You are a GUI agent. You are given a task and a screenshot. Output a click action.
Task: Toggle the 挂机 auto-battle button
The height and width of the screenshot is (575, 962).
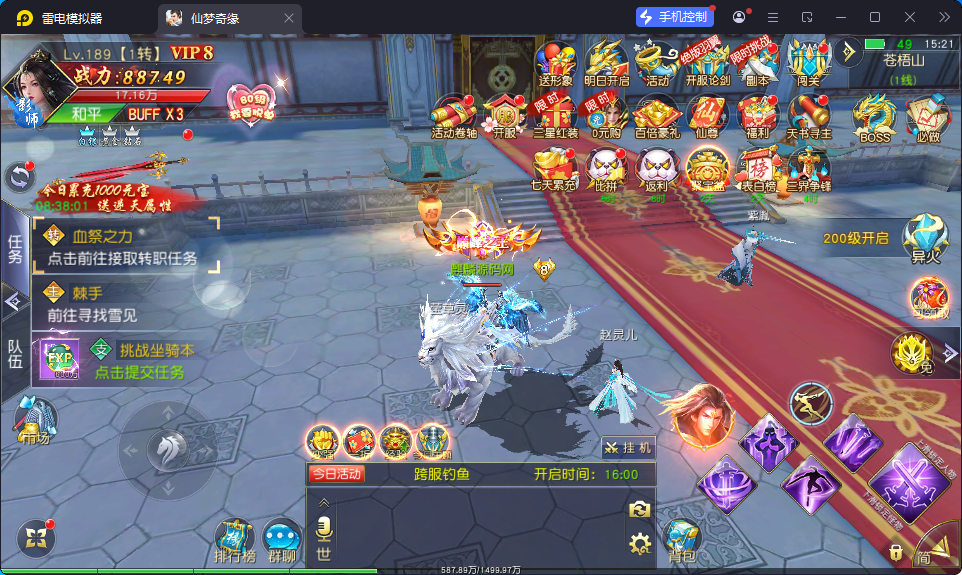(x=629, y=448)
